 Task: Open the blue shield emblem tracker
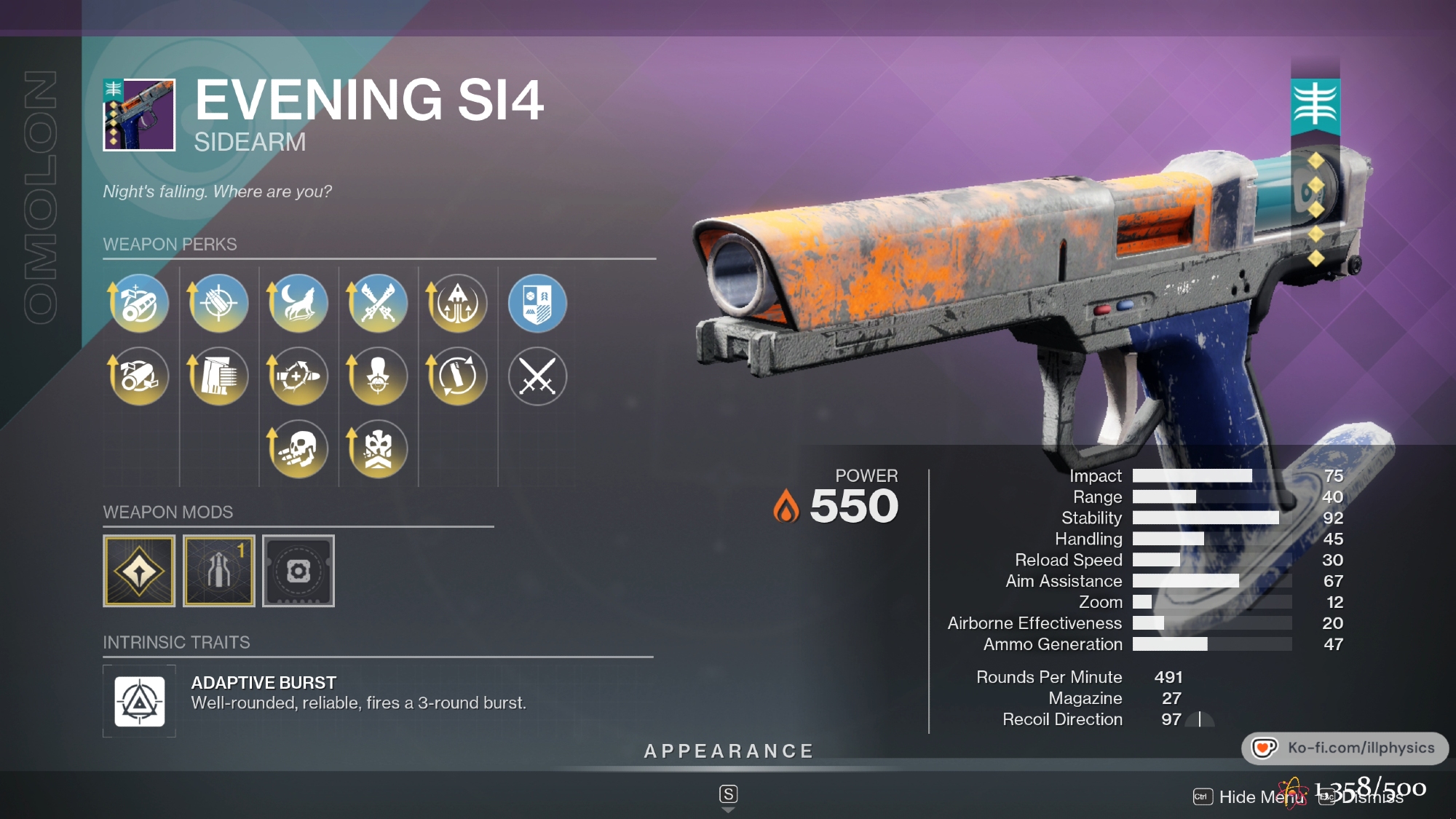pos(537,303)
